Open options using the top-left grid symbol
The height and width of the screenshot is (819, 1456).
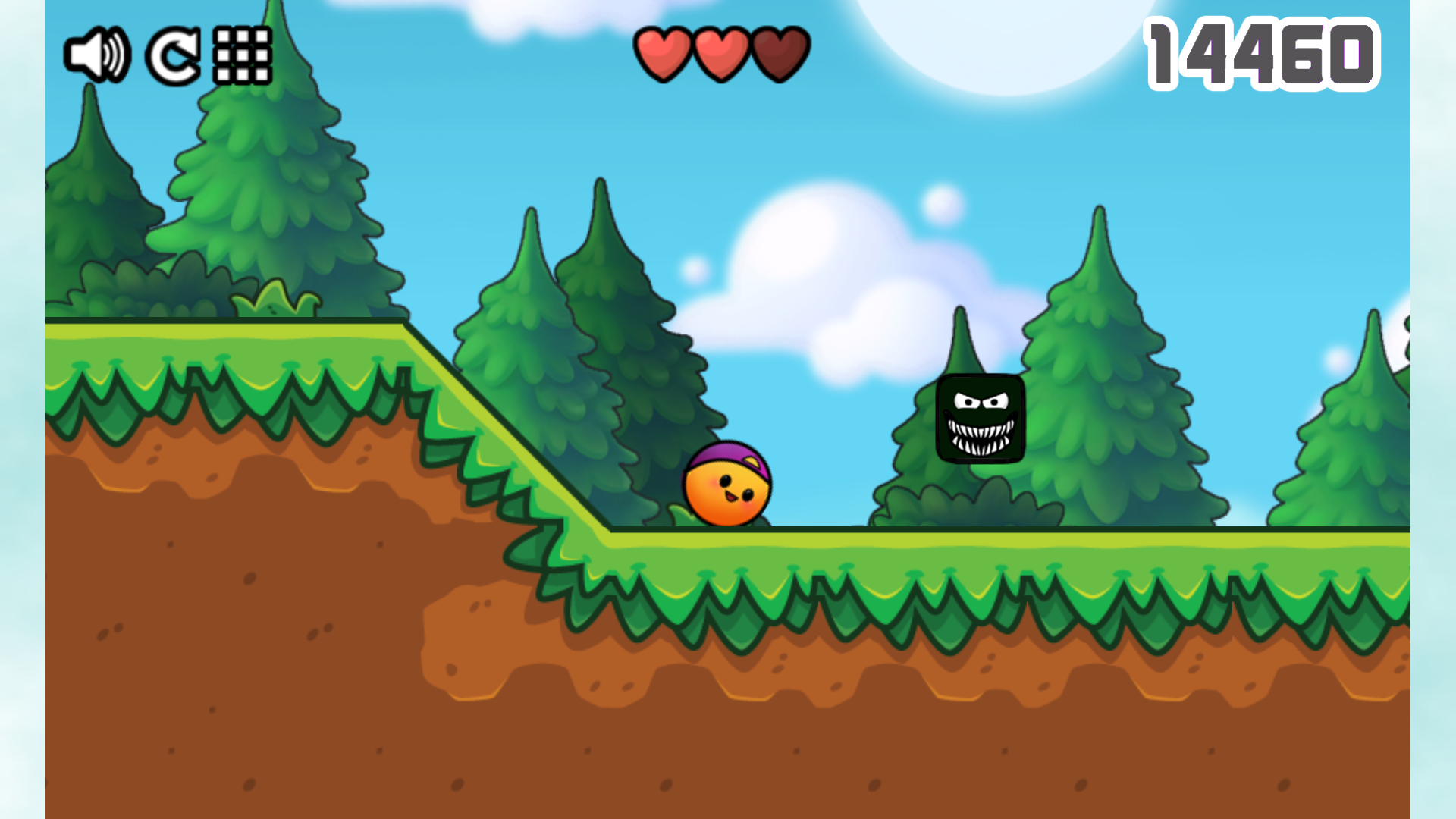point(241,55)
